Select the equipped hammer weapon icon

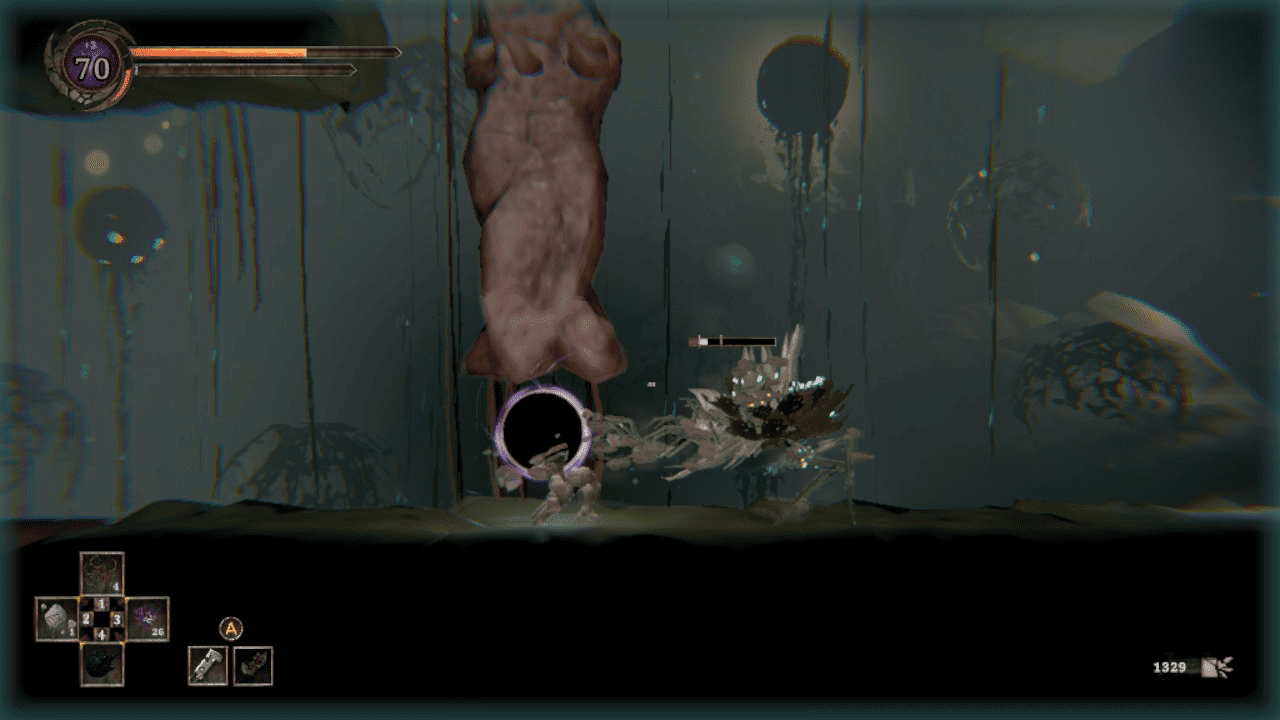pos(207,666)
